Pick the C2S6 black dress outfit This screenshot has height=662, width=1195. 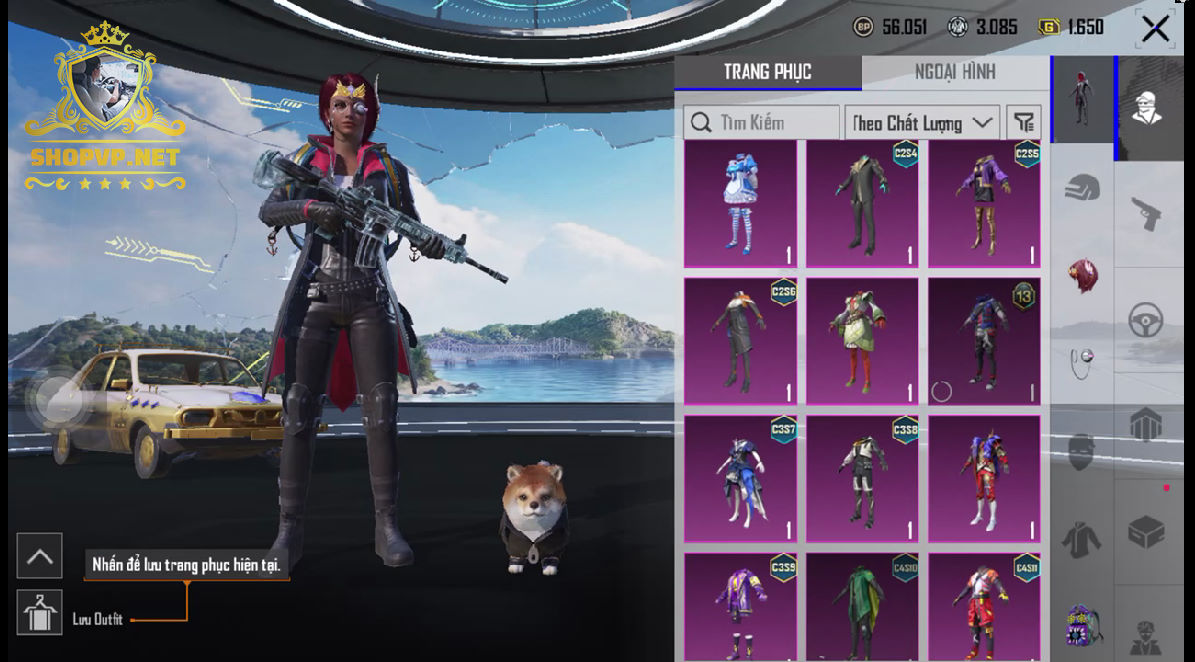(740, 341)
